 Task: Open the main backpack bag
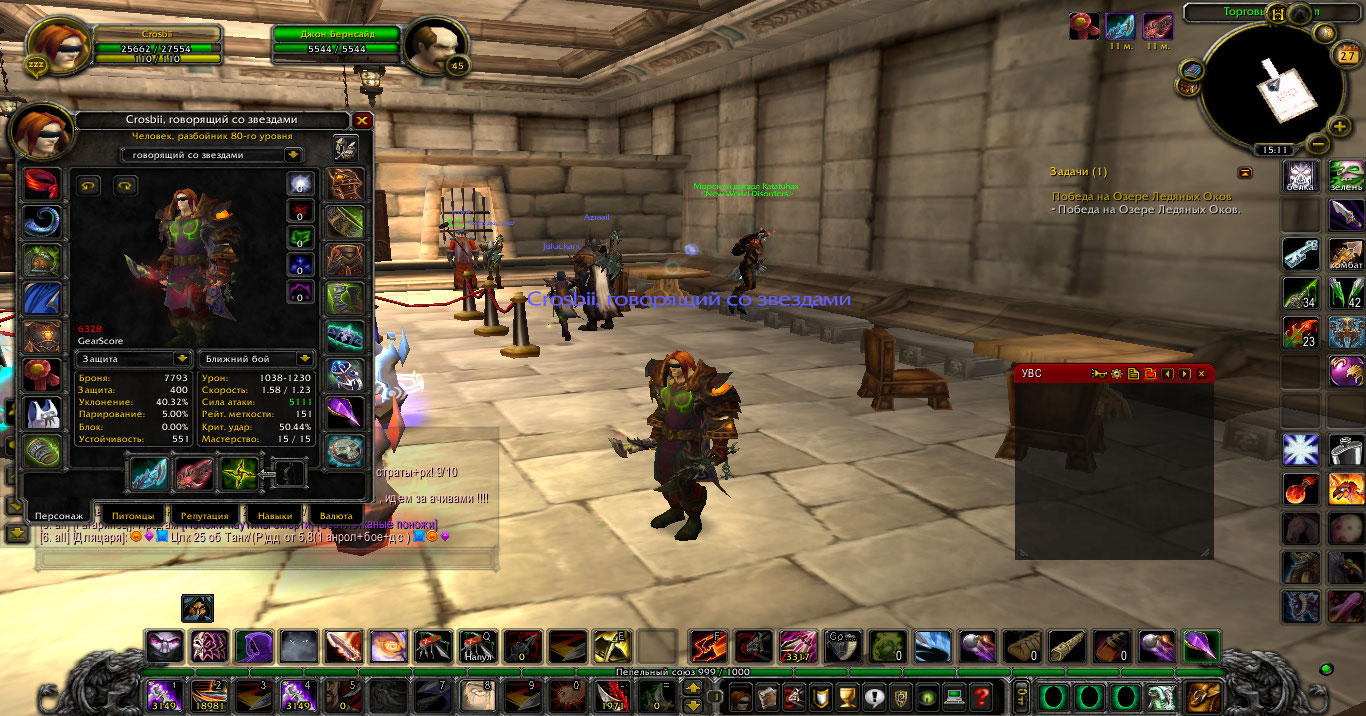coord(1200,696)
